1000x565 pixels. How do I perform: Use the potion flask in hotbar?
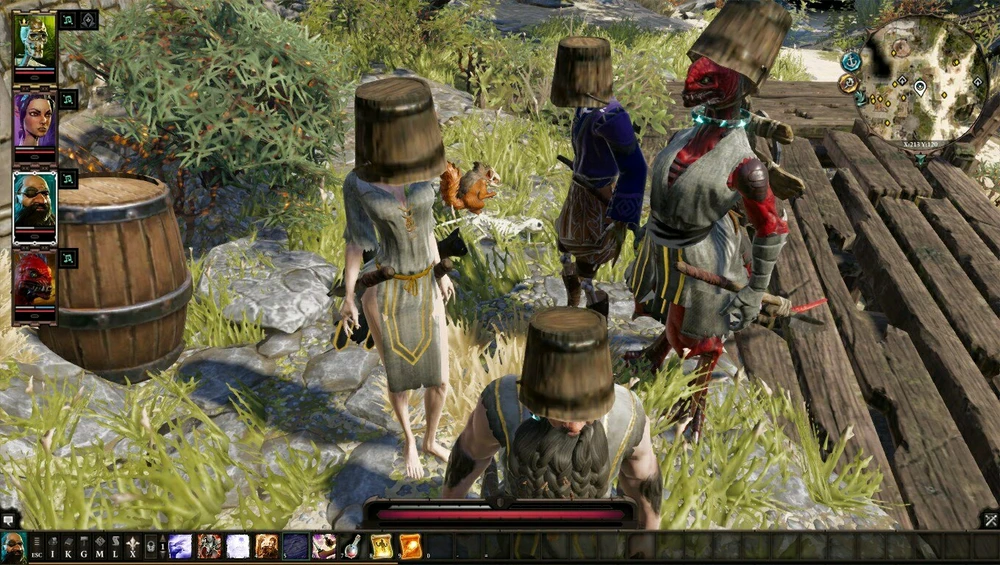click(x=353, y=546)
